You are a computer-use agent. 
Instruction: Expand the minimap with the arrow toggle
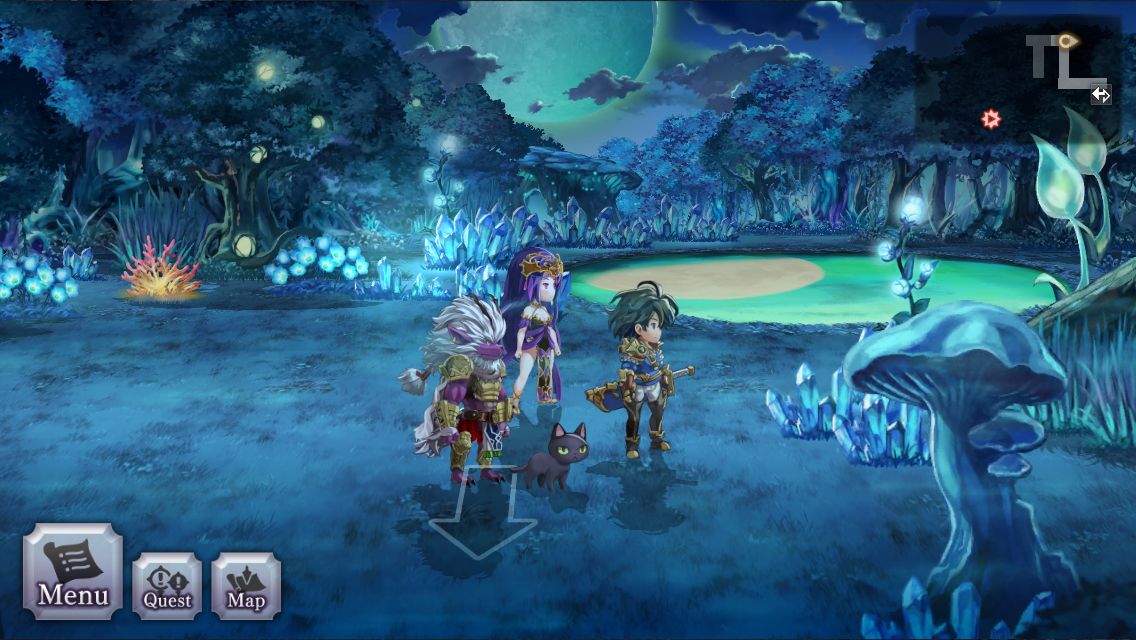pos(1100,95)
